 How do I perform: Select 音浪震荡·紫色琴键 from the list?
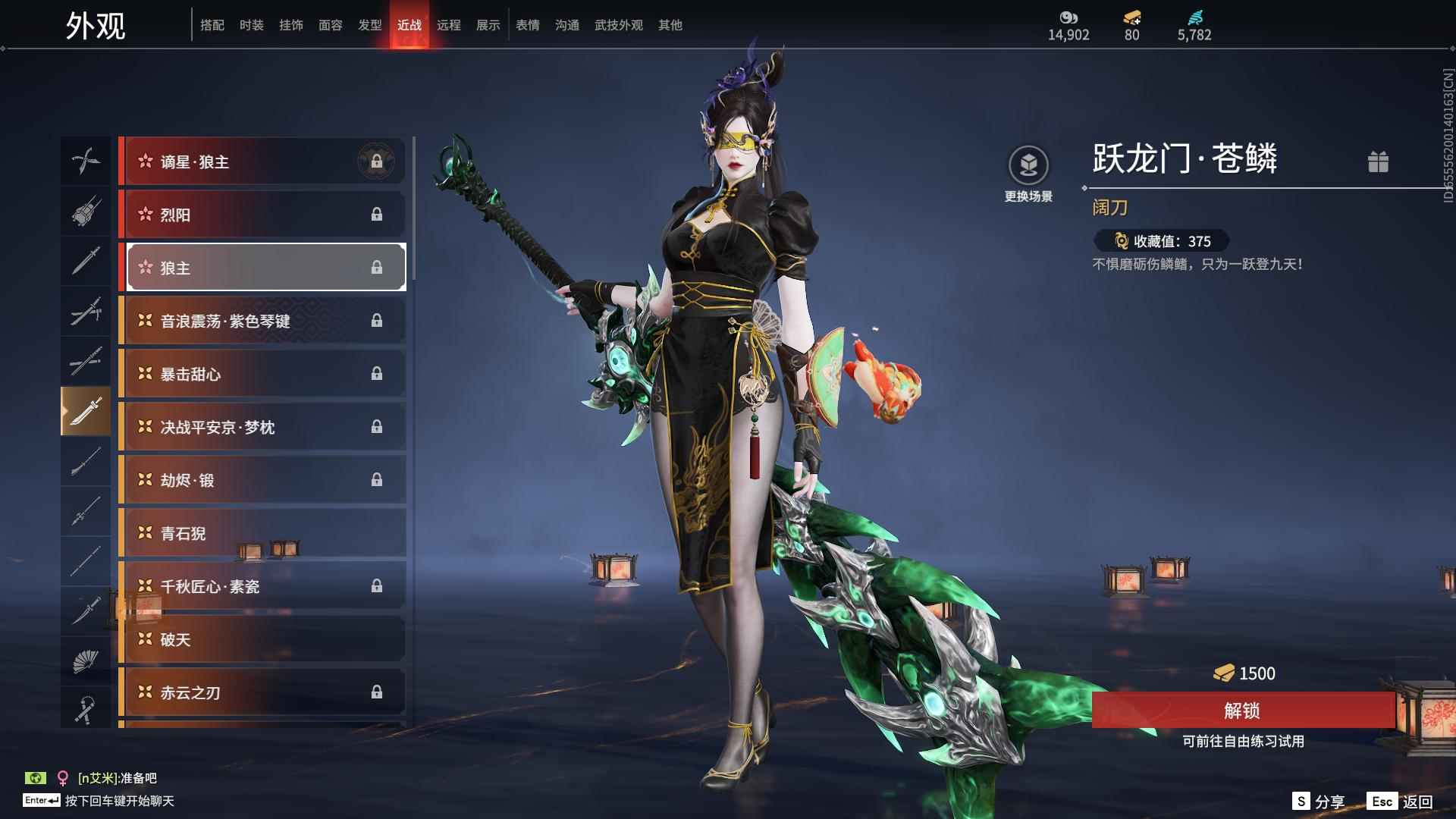point(262,321)
